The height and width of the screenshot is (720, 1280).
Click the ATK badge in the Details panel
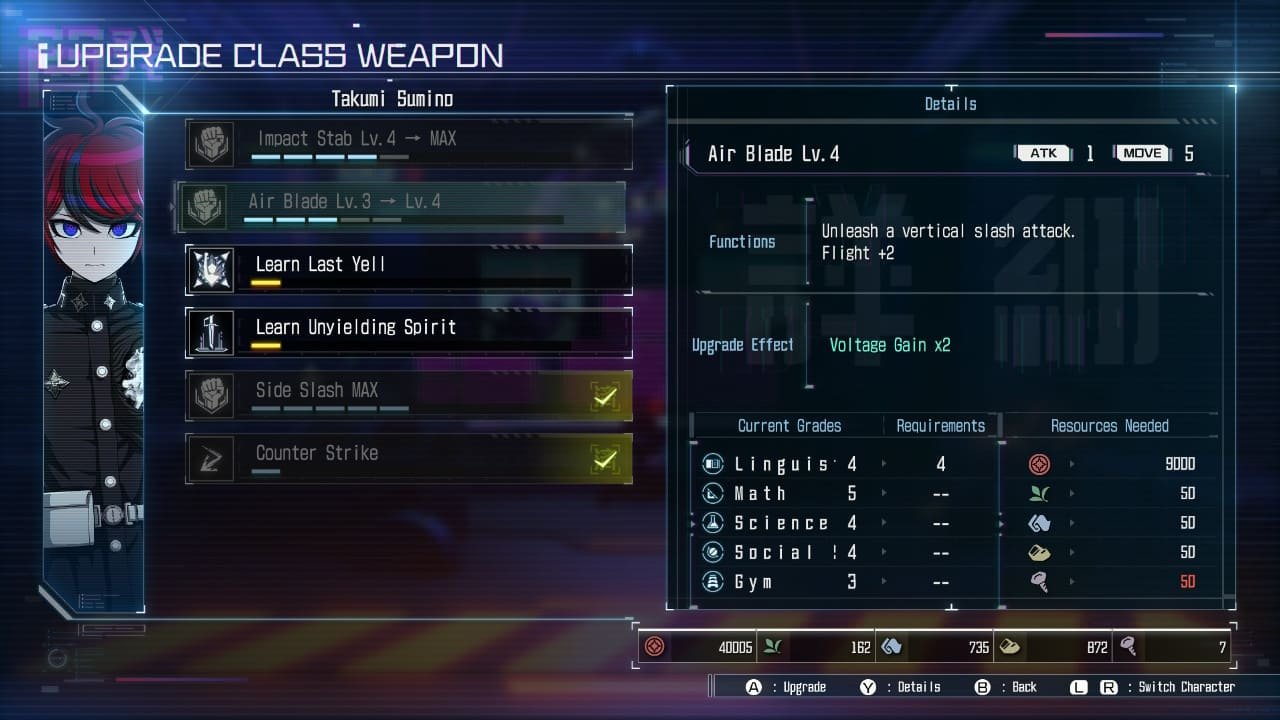[1043, 153]
